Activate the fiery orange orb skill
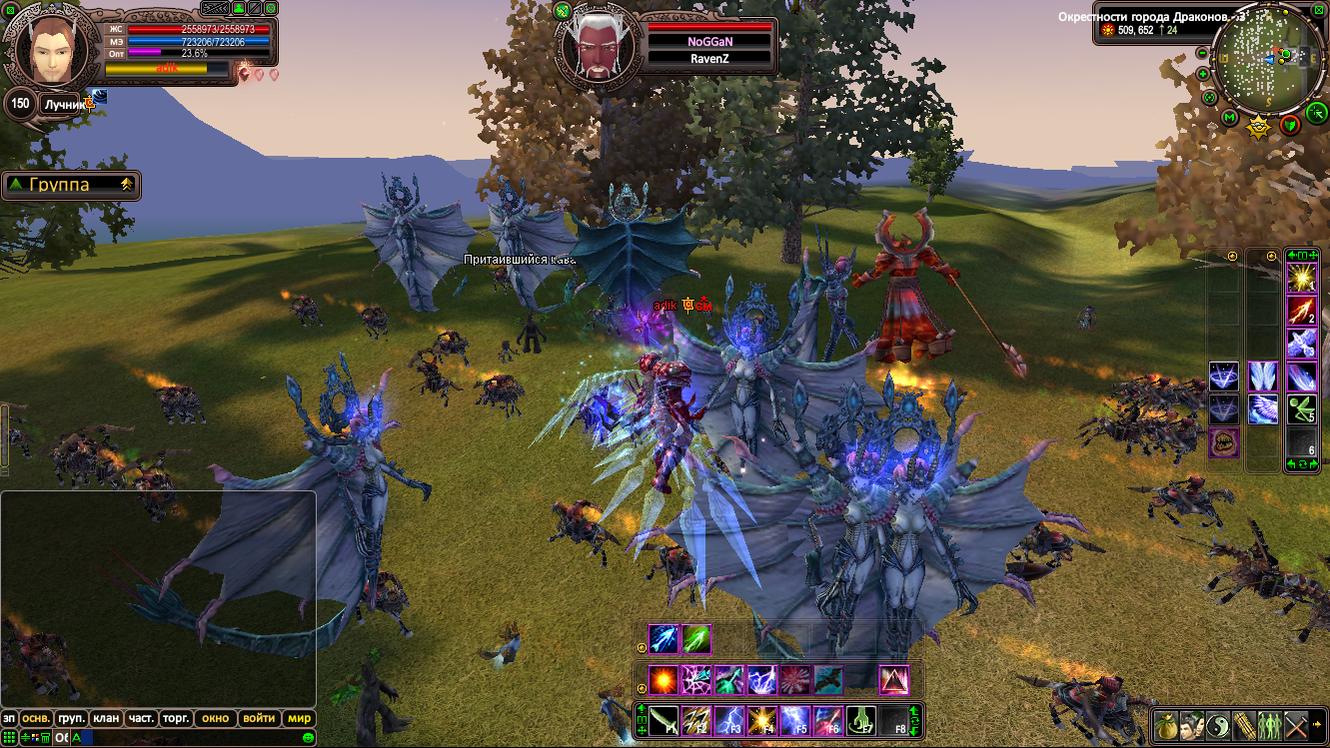1330x748 pixels. point(663,680)
